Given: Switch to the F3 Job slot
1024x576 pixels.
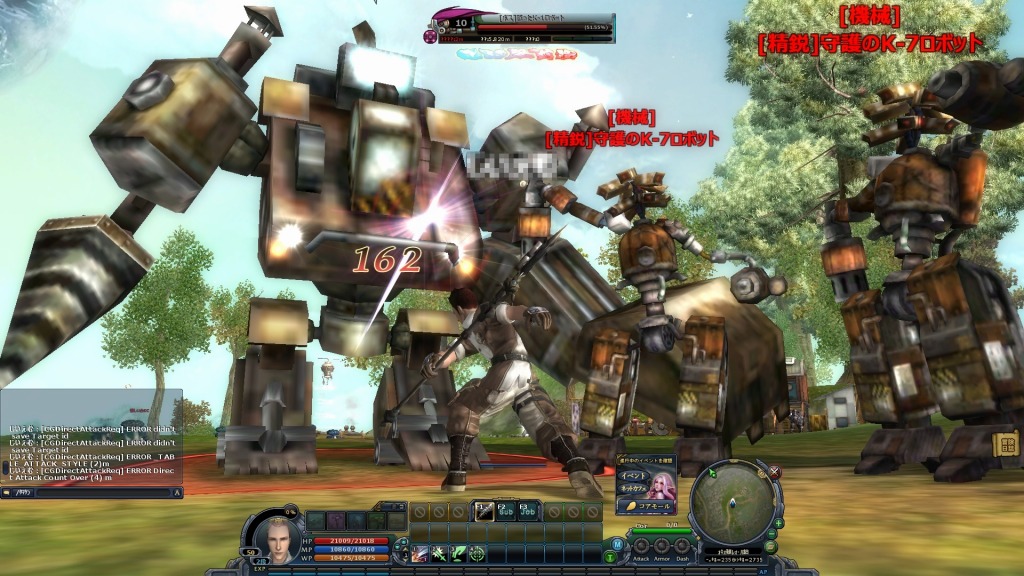Looking at the screenshot, I should [529, 511].
